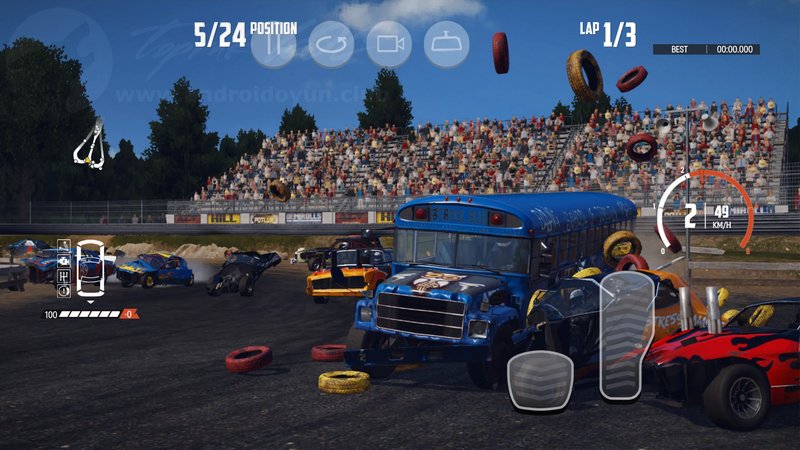Step on the tall accelerator pedal
This screenshot has height=450, width=800.
pyautogui.click(x=627, y=336)
